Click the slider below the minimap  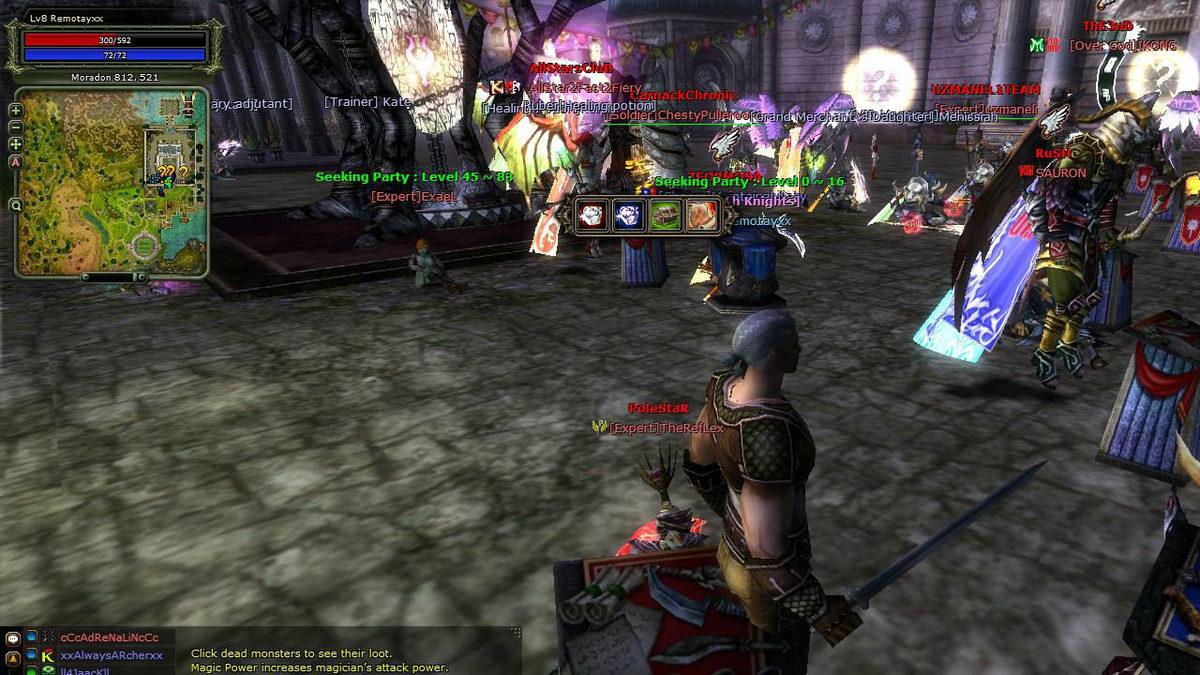113,277
